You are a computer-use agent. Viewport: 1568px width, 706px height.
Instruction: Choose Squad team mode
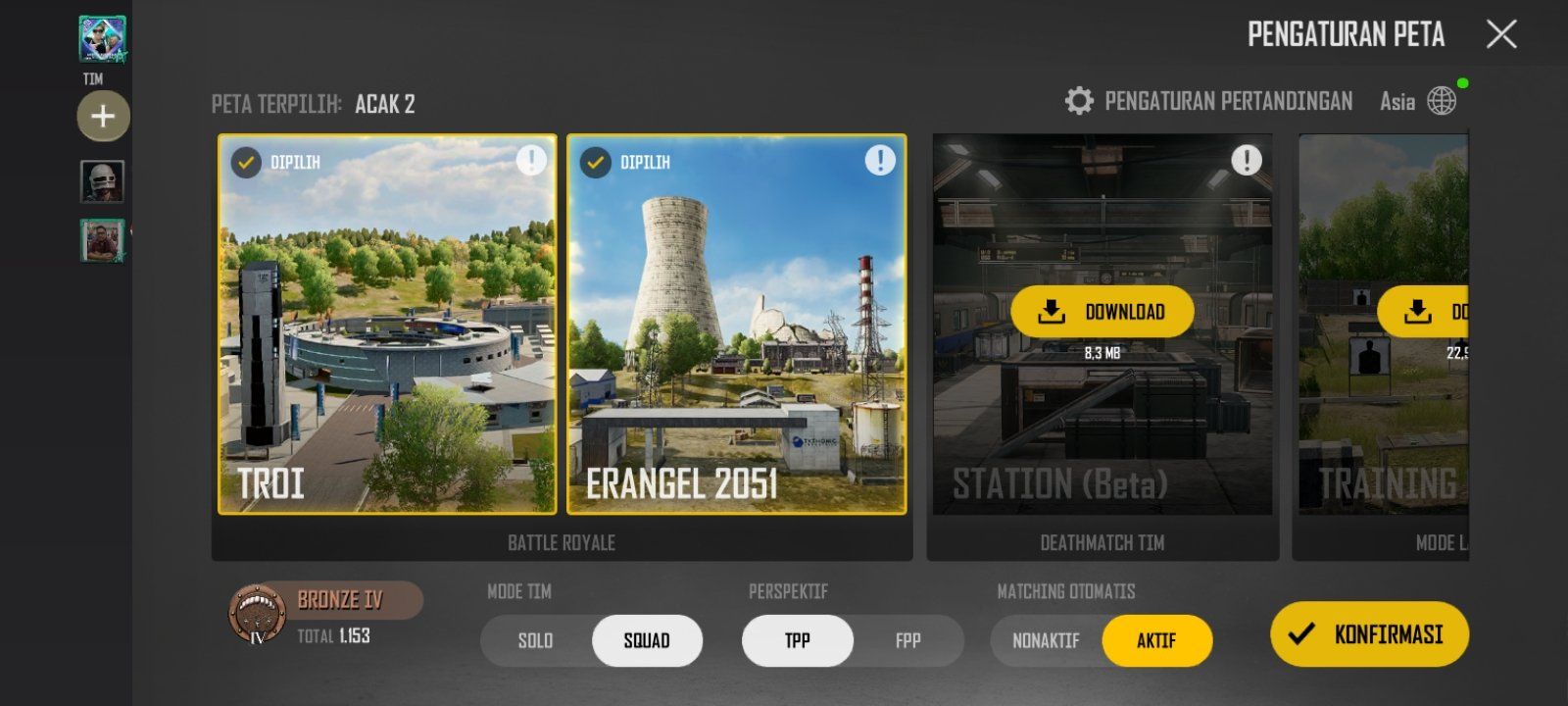647,641
